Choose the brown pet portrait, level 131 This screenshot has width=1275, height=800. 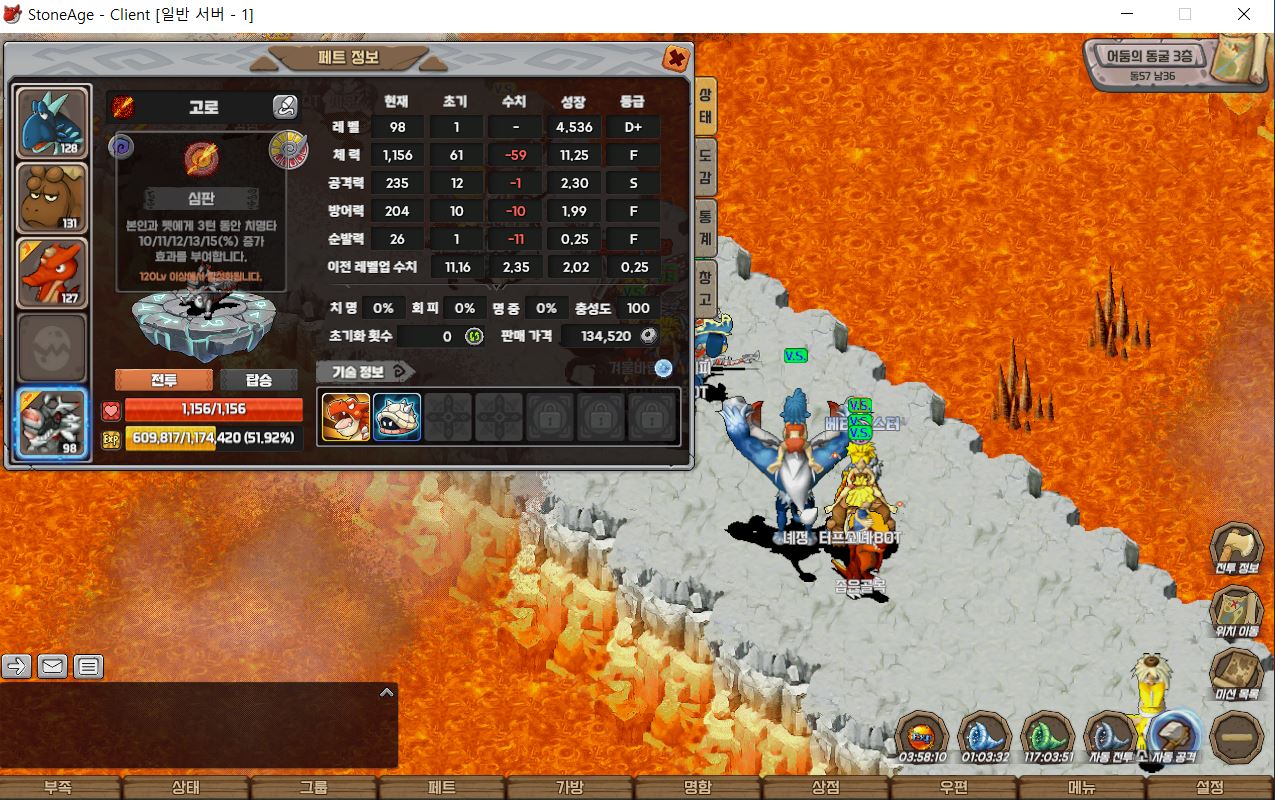(x=52, y=198)
